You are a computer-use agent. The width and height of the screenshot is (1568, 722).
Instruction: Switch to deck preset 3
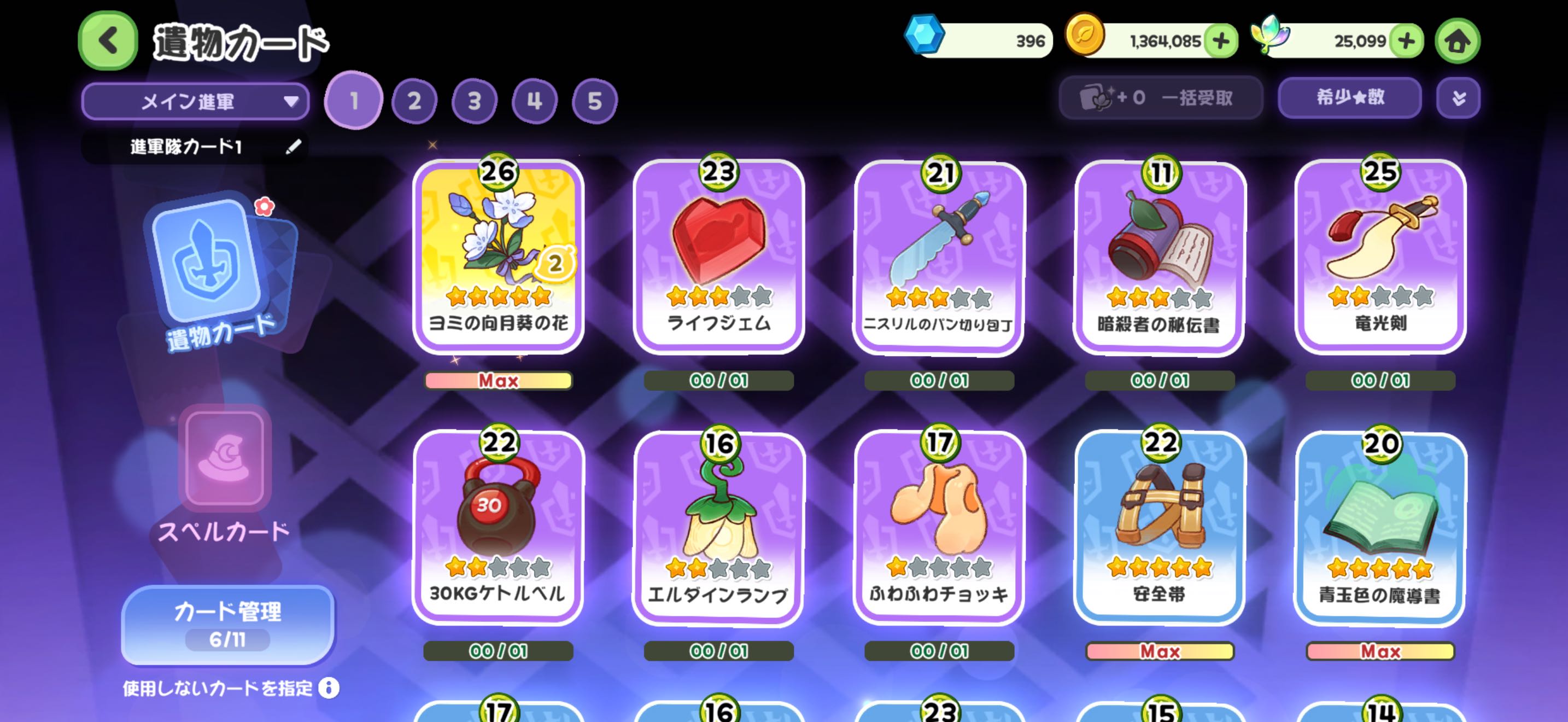tap(474, 101)
